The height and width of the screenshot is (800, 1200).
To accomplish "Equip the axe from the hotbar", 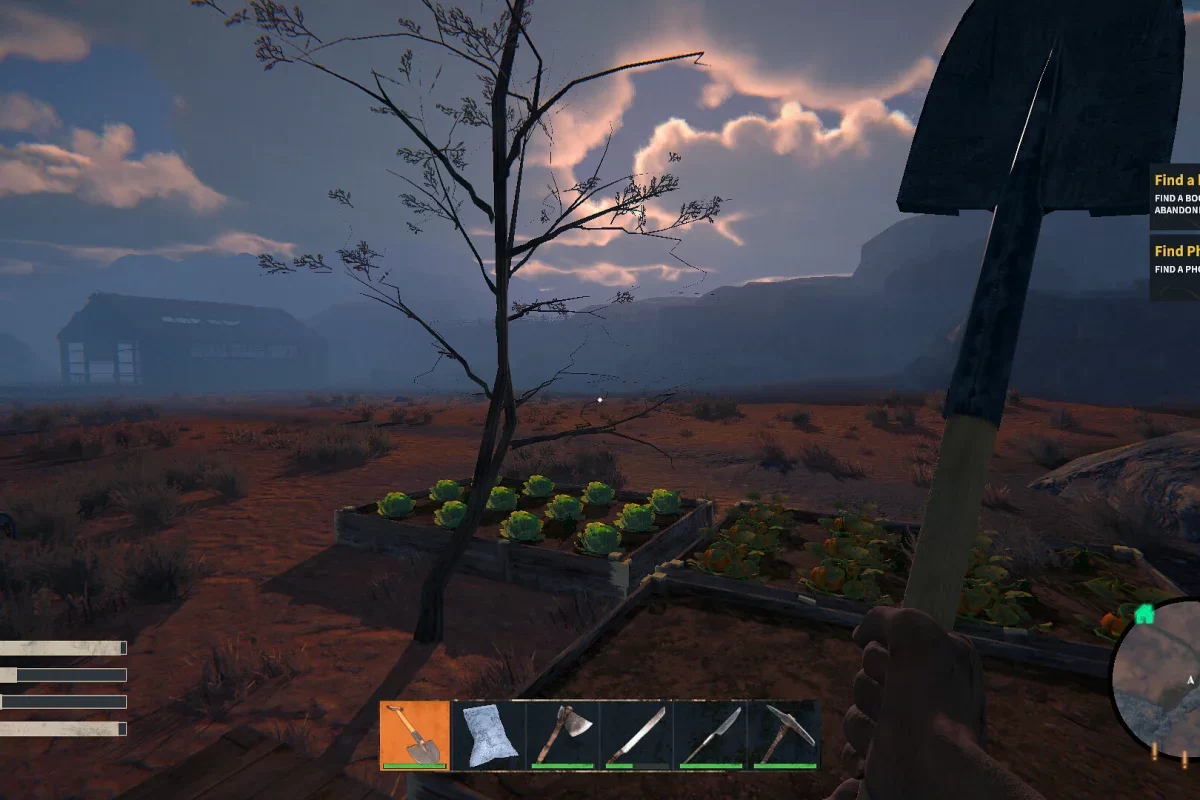I will click(x=563, y=735).
